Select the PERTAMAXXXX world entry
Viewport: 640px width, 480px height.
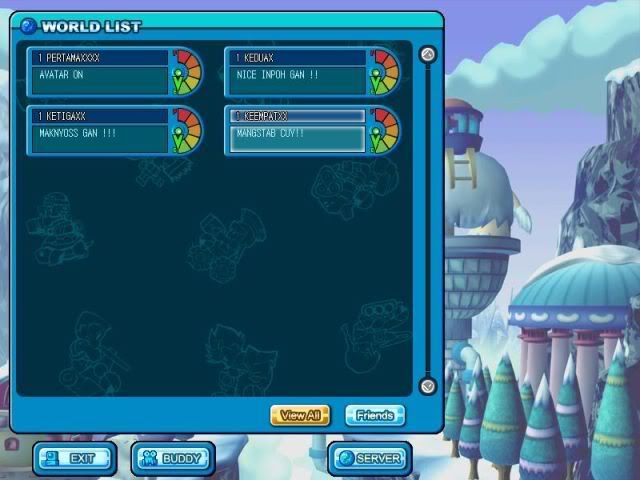click(100, 72)
